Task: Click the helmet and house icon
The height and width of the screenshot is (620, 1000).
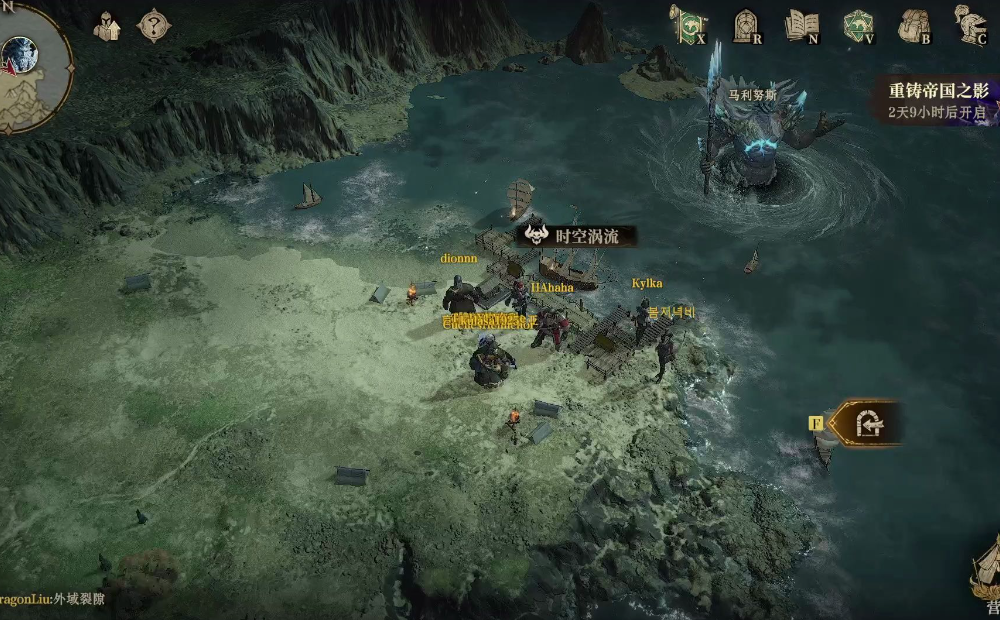Action: 108,26
